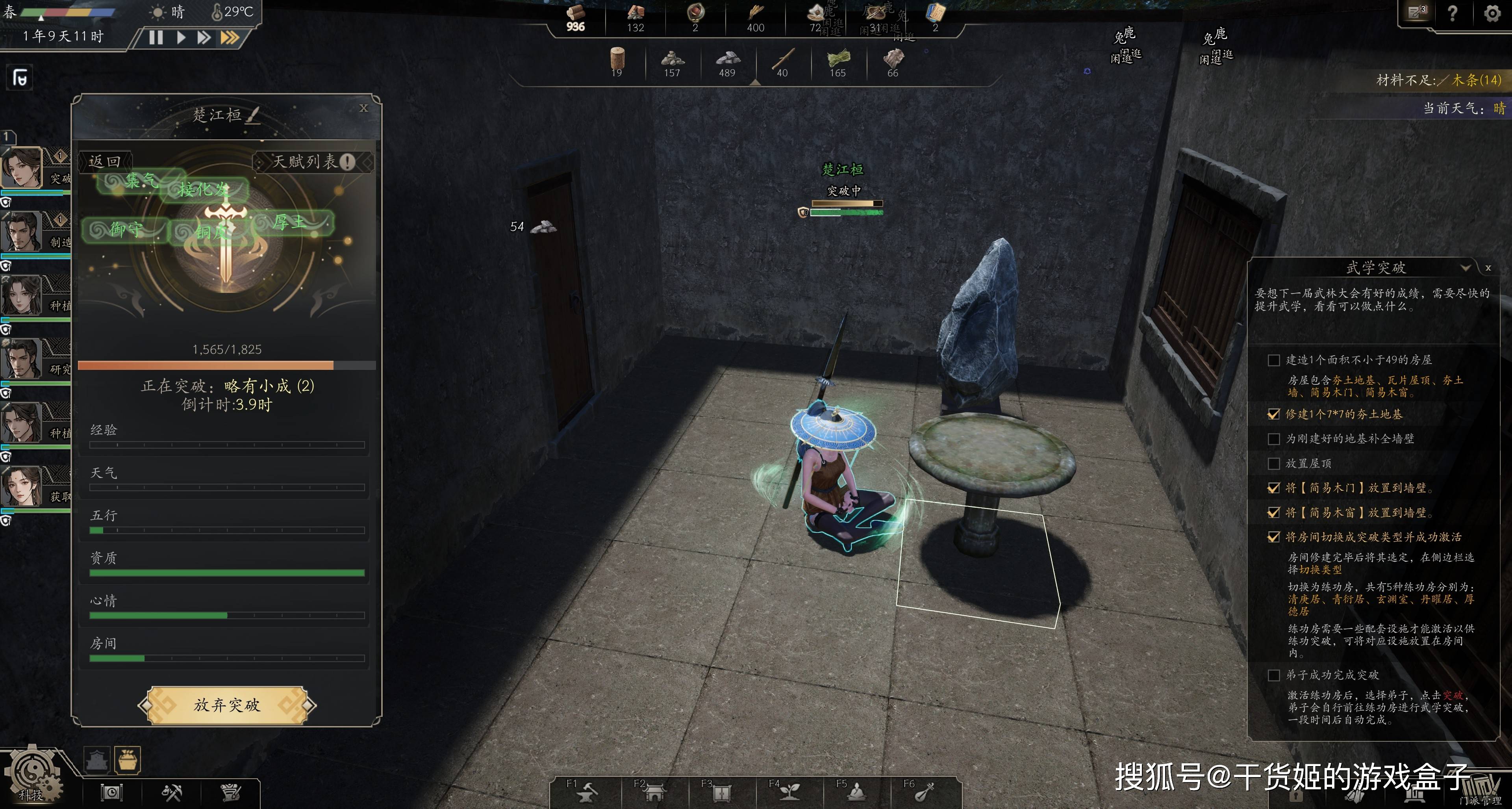Image resolution: width=1512 pixels, height=809 pixels.
Task: Open the question mark help
Action: coord(1453,13)
